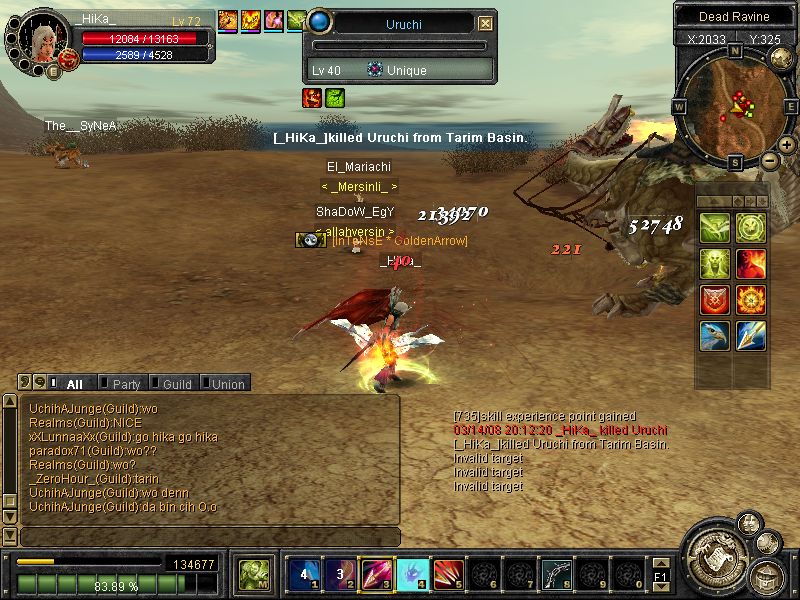Open the Union chat tab

click(227, 384)
